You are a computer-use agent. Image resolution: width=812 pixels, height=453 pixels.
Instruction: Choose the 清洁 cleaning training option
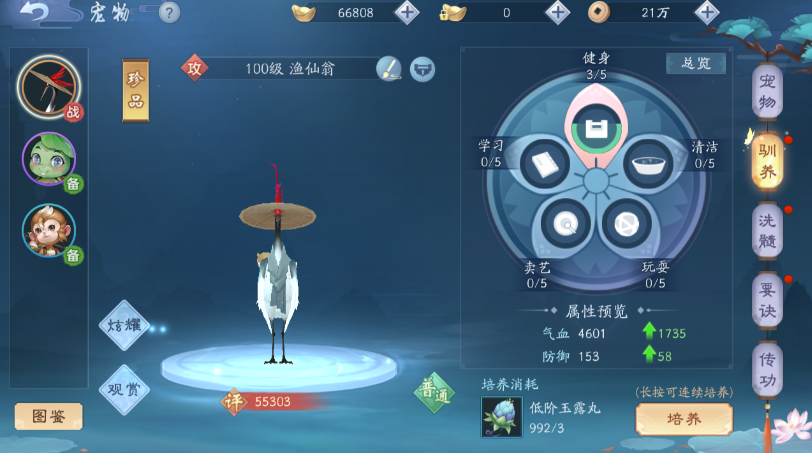click(x=650, y=164)
